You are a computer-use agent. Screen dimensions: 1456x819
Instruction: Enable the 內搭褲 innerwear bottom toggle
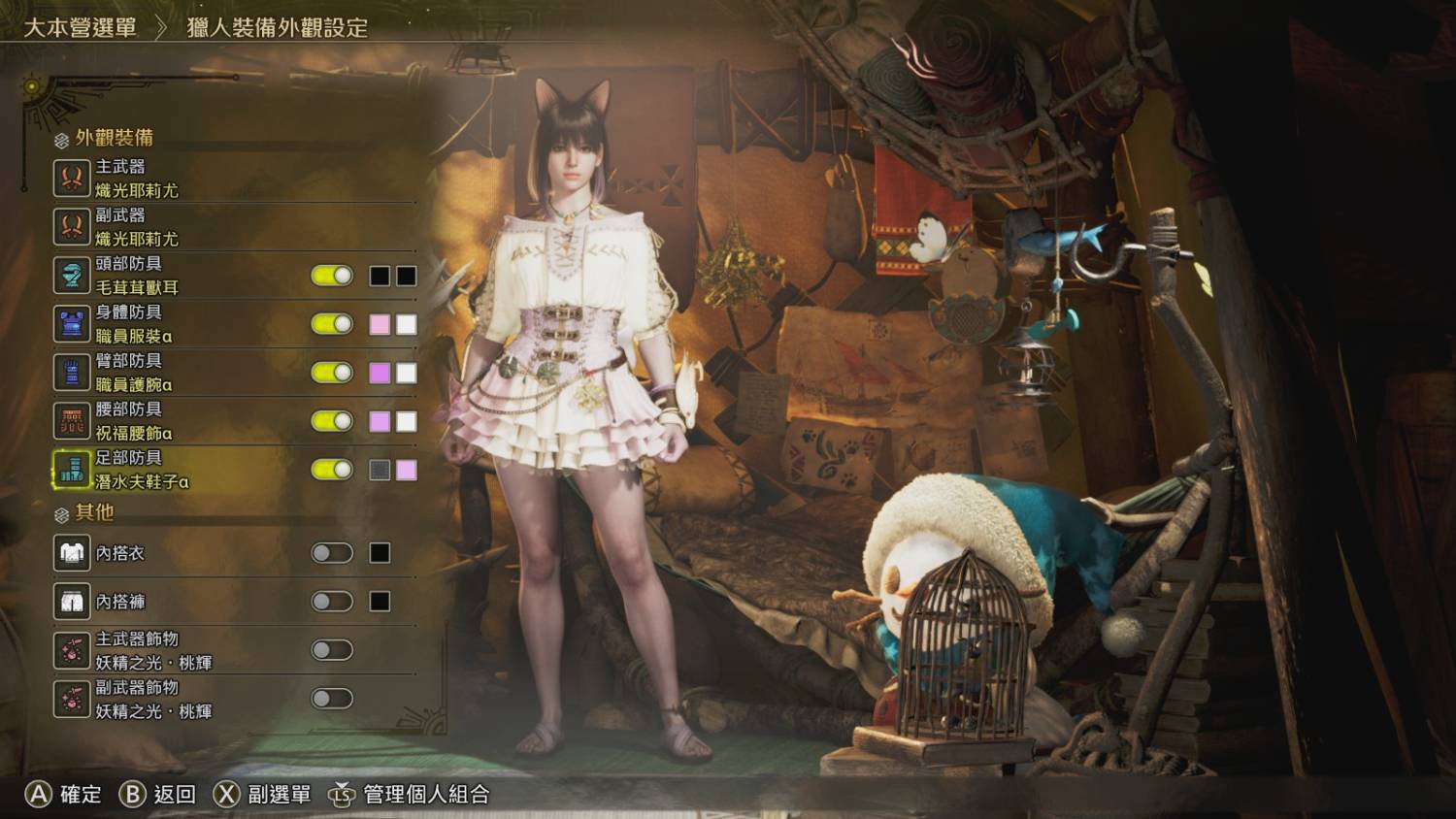click(x=332, y=602)
